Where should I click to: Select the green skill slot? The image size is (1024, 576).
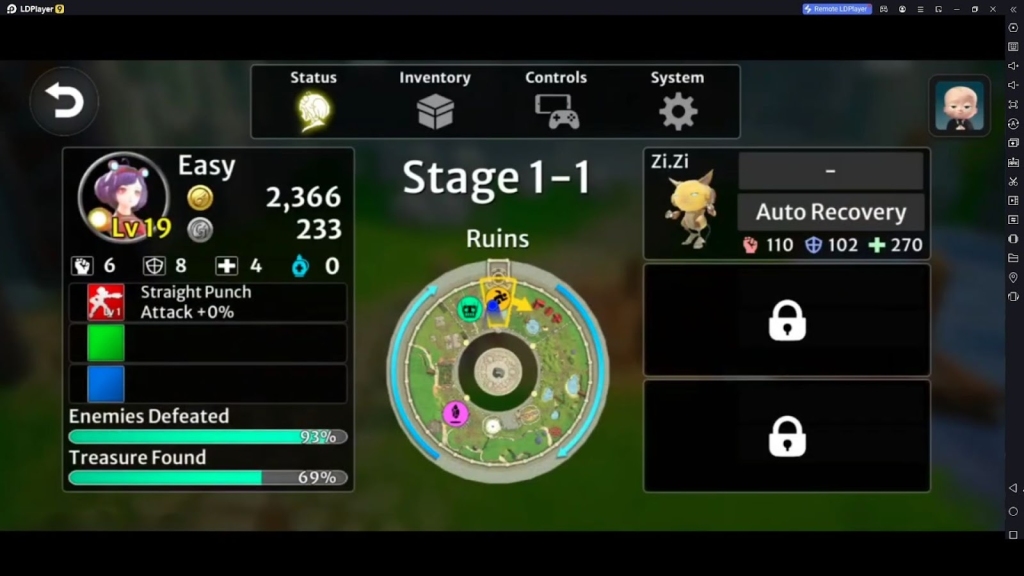pos(106,343)
